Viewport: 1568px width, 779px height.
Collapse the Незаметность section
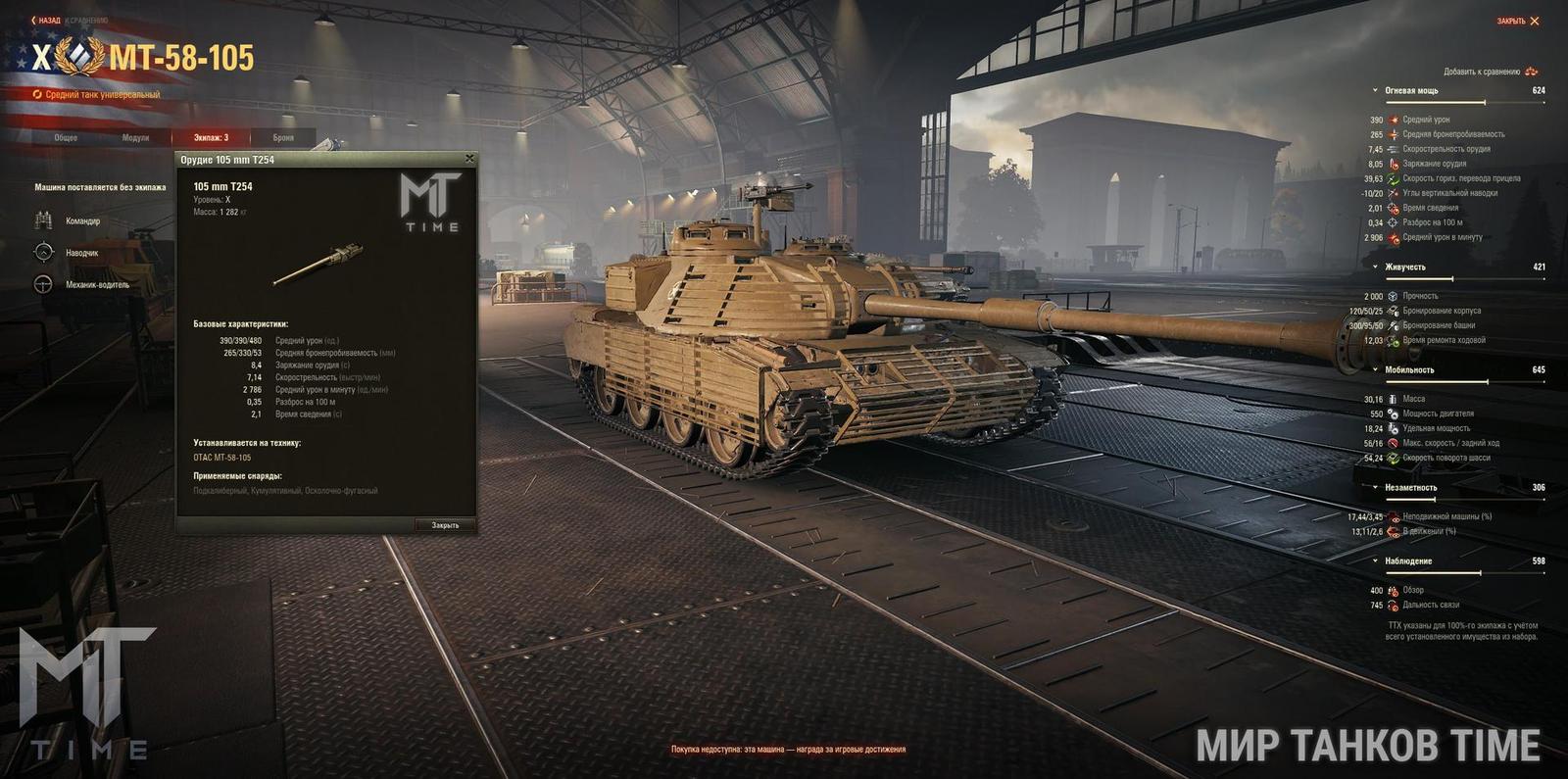coord(1410,488)
